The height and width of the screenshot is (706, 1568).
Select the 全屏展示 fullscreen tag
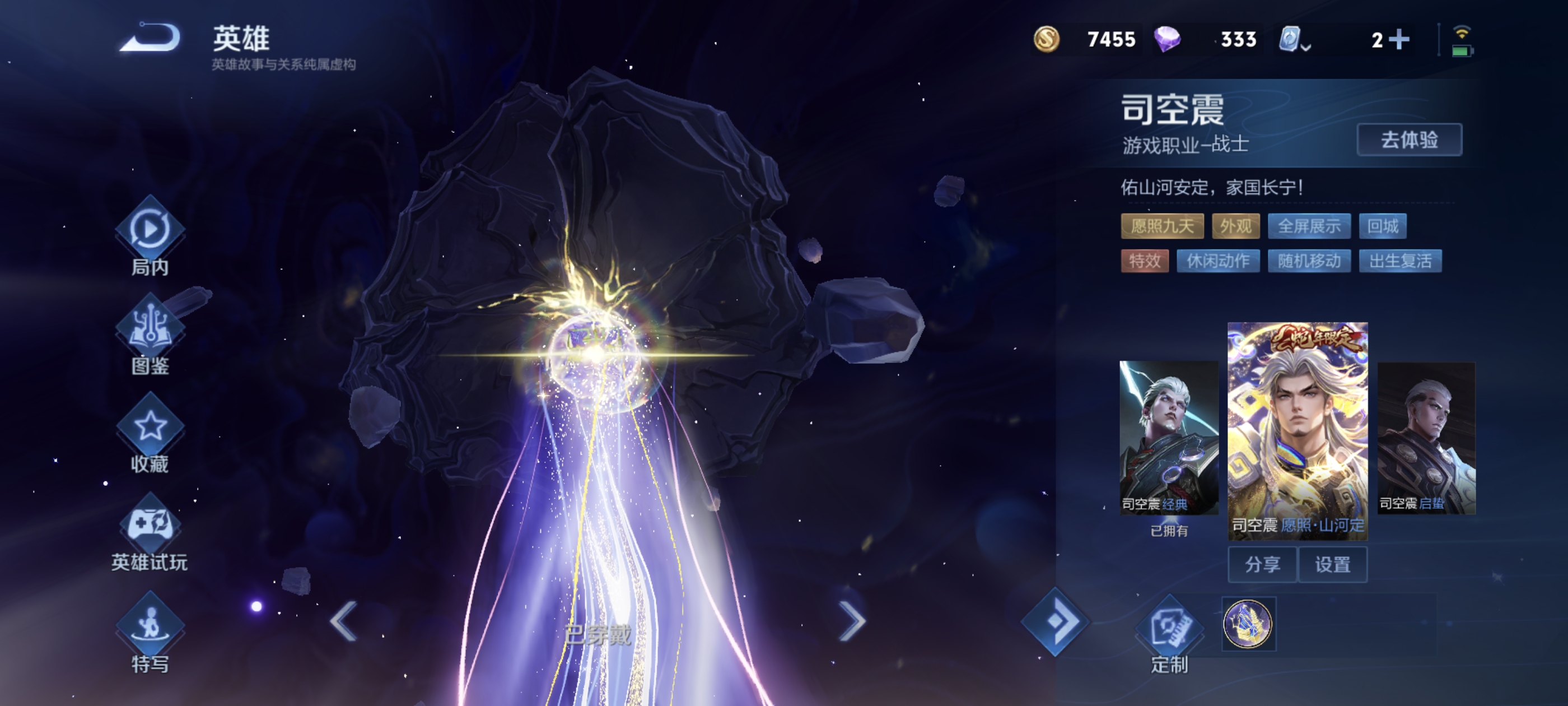click(1309, 226)
